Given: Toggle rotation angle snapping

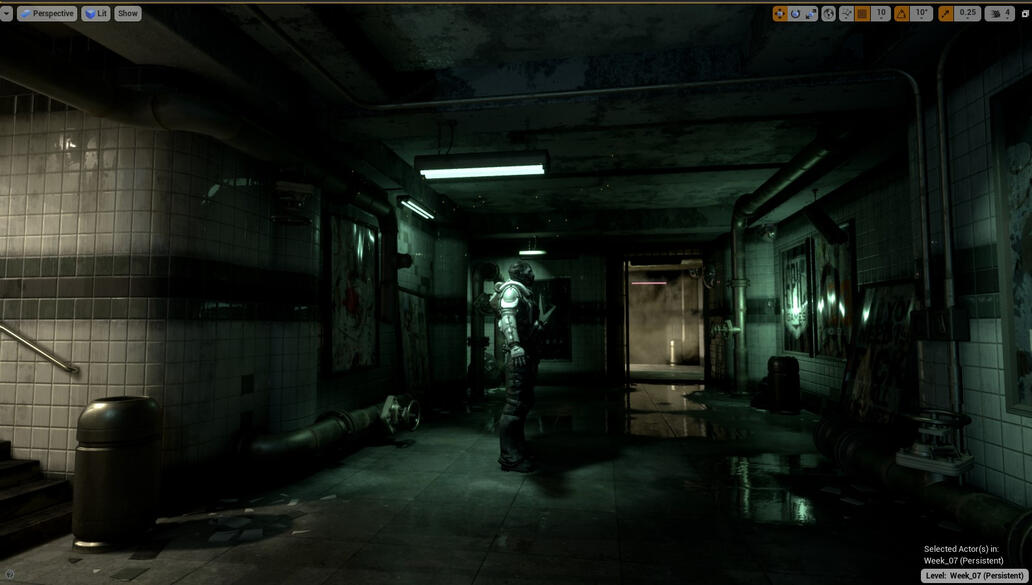Looking at the screenshot, I should tap(901, 13).
